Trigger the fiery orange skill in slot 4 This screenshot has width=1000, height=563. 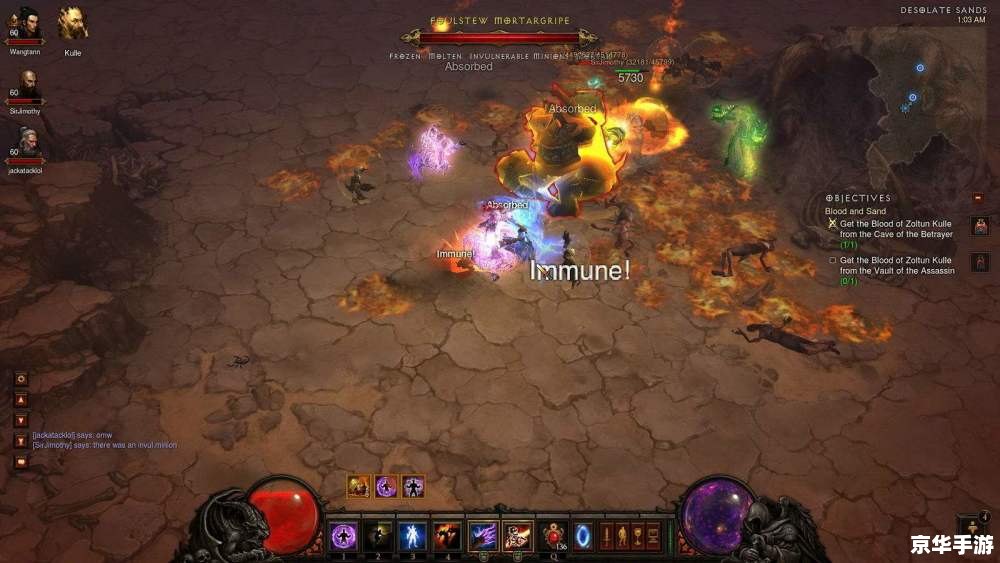coord(447,536)
